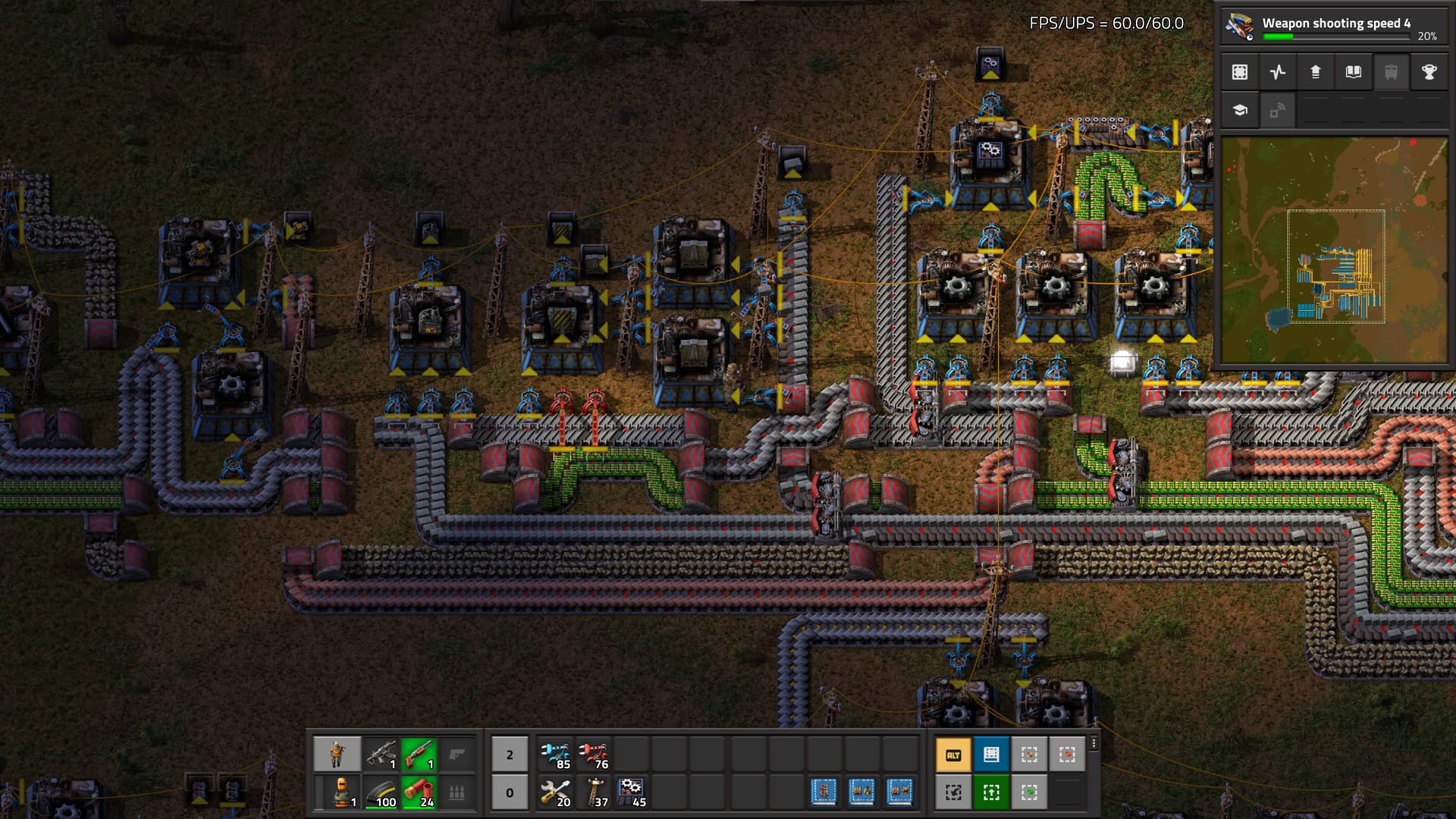
Task: Activate the green upgrade planner tool
Action: click(991, 792)
